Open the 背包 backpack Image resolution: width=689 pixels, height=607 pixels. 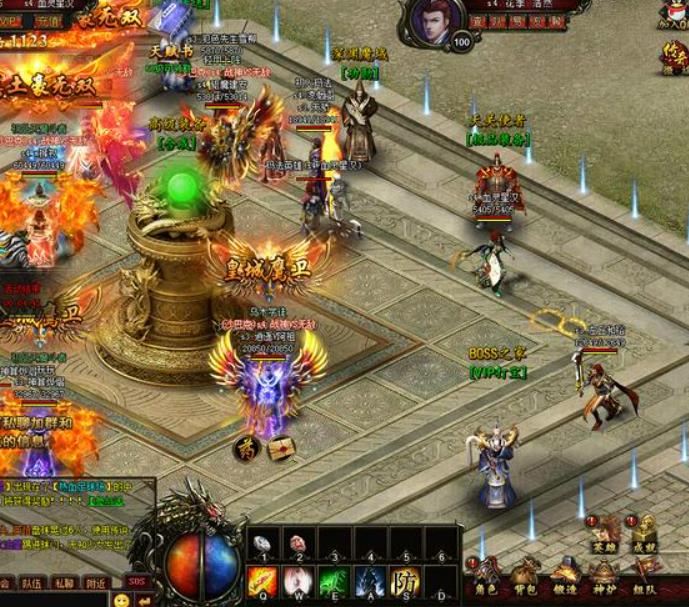point(525,577)
